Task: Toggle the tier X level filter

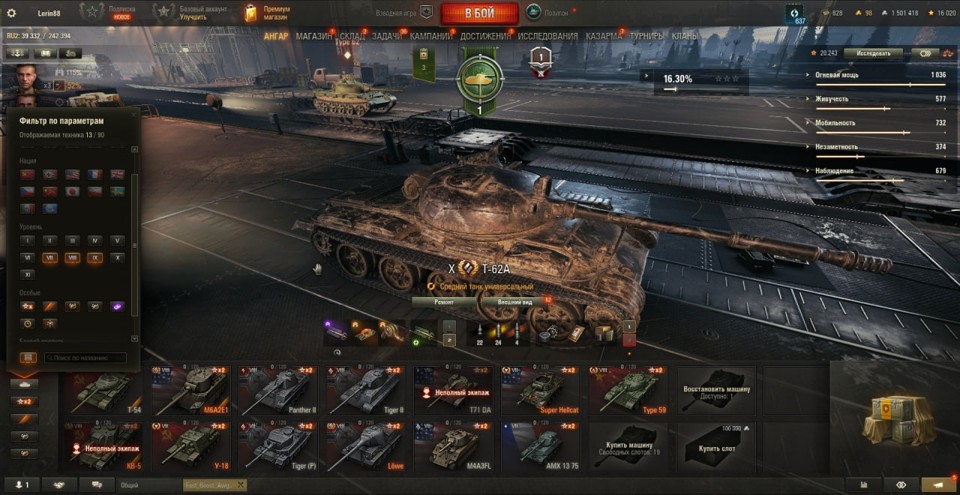Action: (118, 257)
